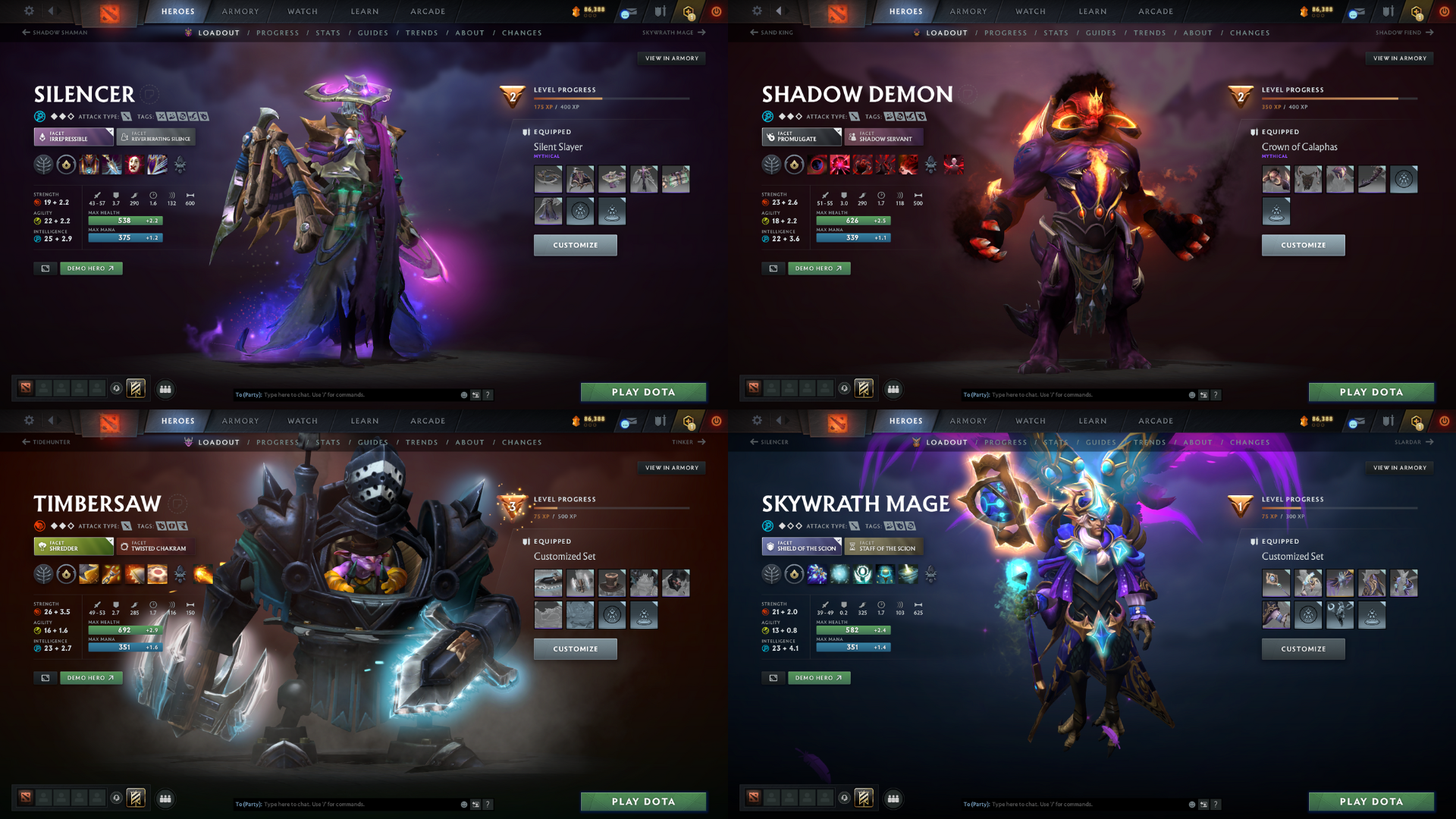Screen dimensions: 1456x819
Task: Click the shards currency icon in the top bar
Action: coord(577,11)
